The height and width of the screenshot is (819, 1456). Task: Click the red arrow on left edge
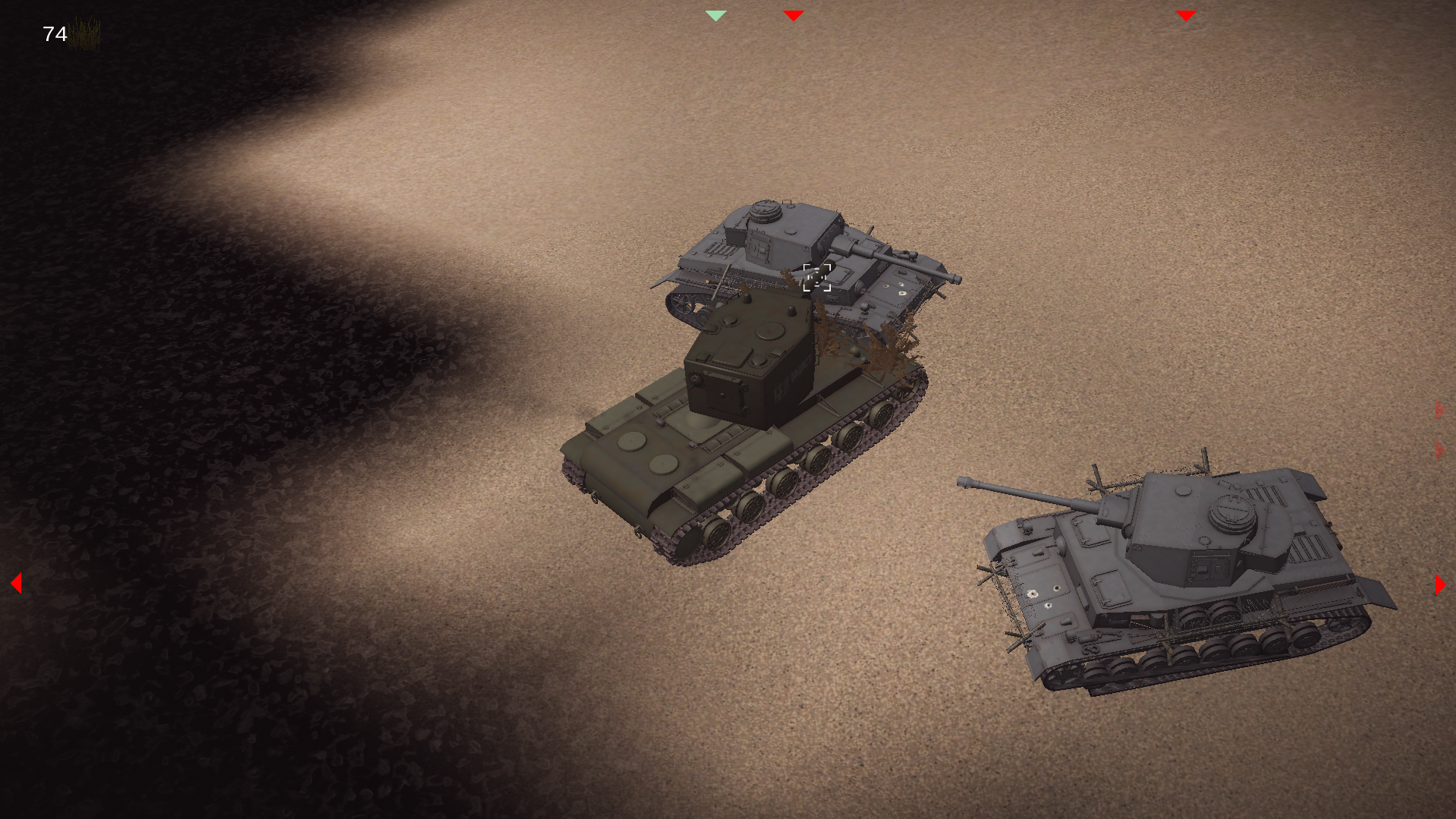(15, 582)
